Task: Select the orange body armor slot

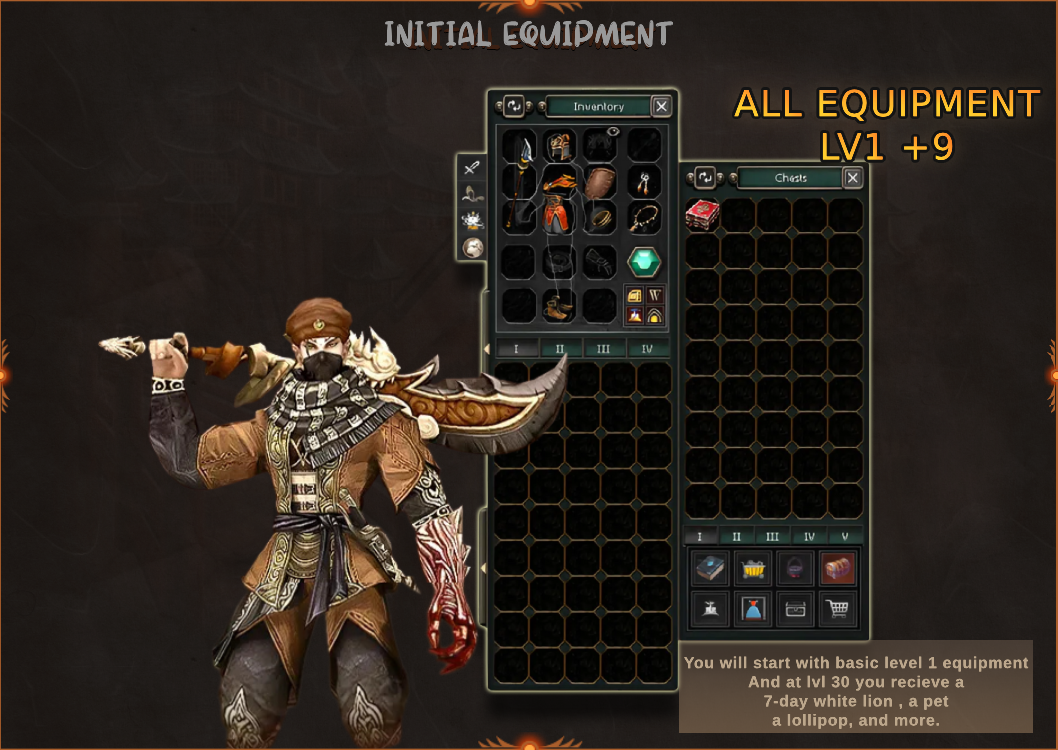Action: click(x=561, y=196)
